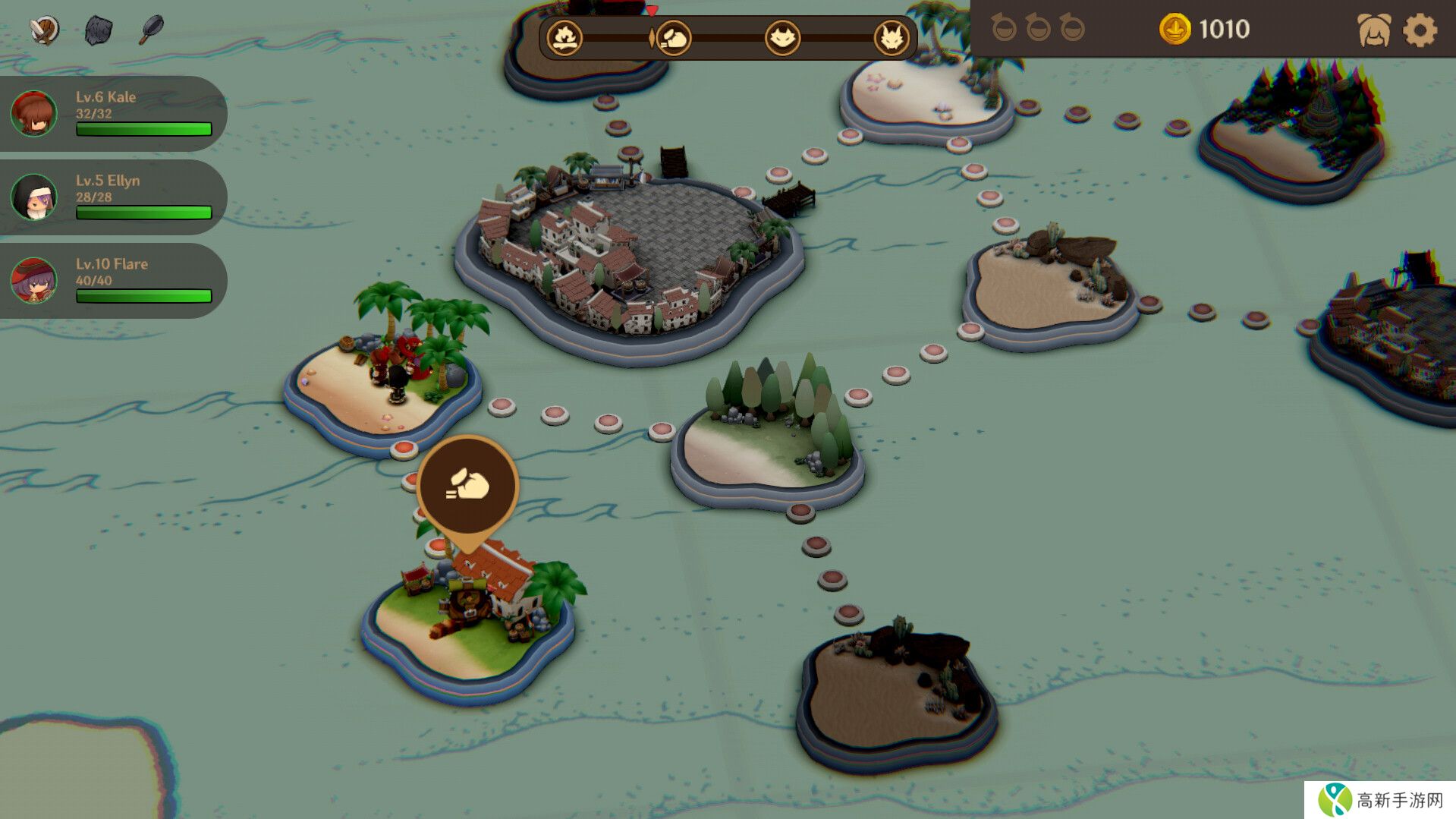Viewport: 1456px width, 819px height.
Task: Select Lv.6 Kale party panel
Action: (x=112, y=114)
